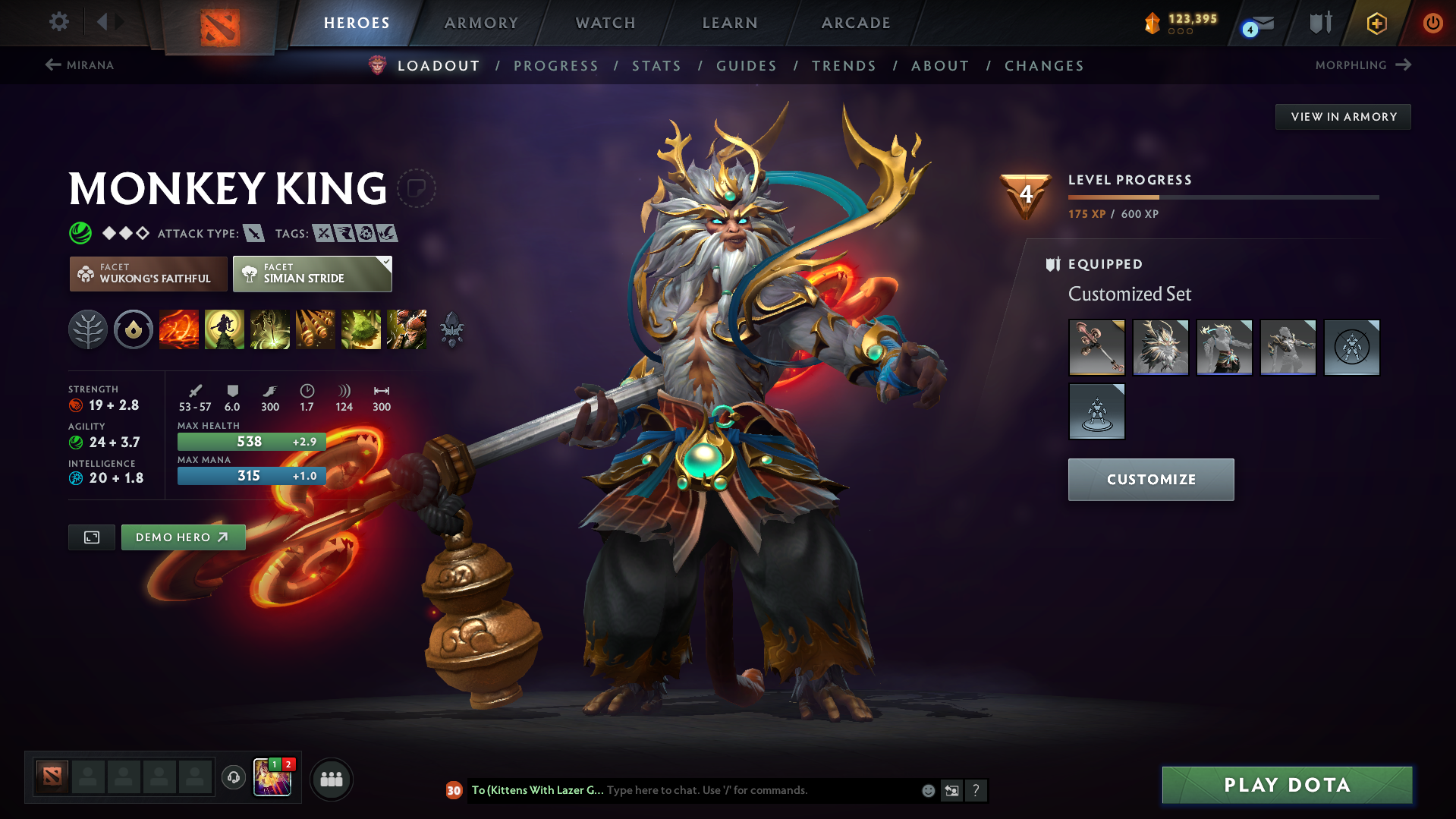Click the Dota 2 logo in top bar
This screenshot has height=819, width=1456.
click(220, 23)
